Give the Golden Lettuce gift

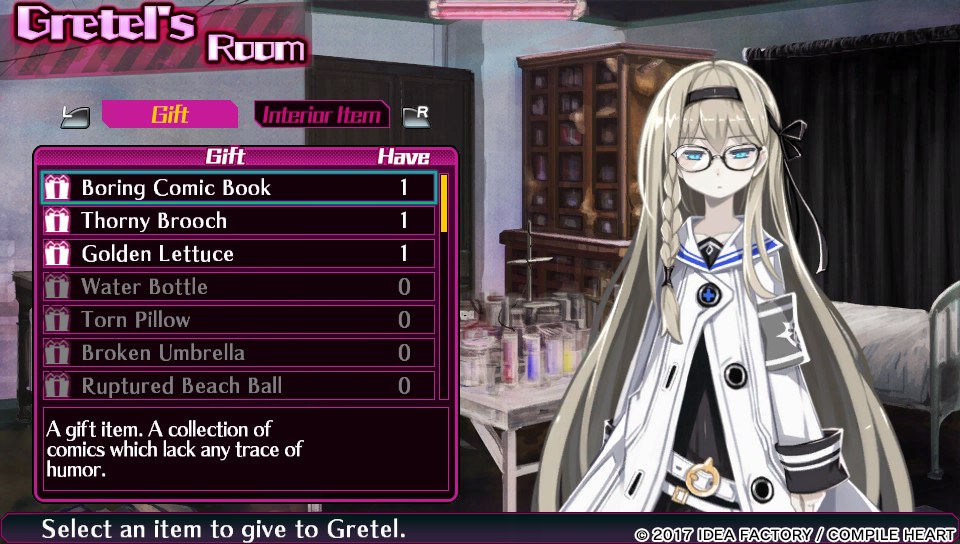pyautogui.click(x=238, y=254)
